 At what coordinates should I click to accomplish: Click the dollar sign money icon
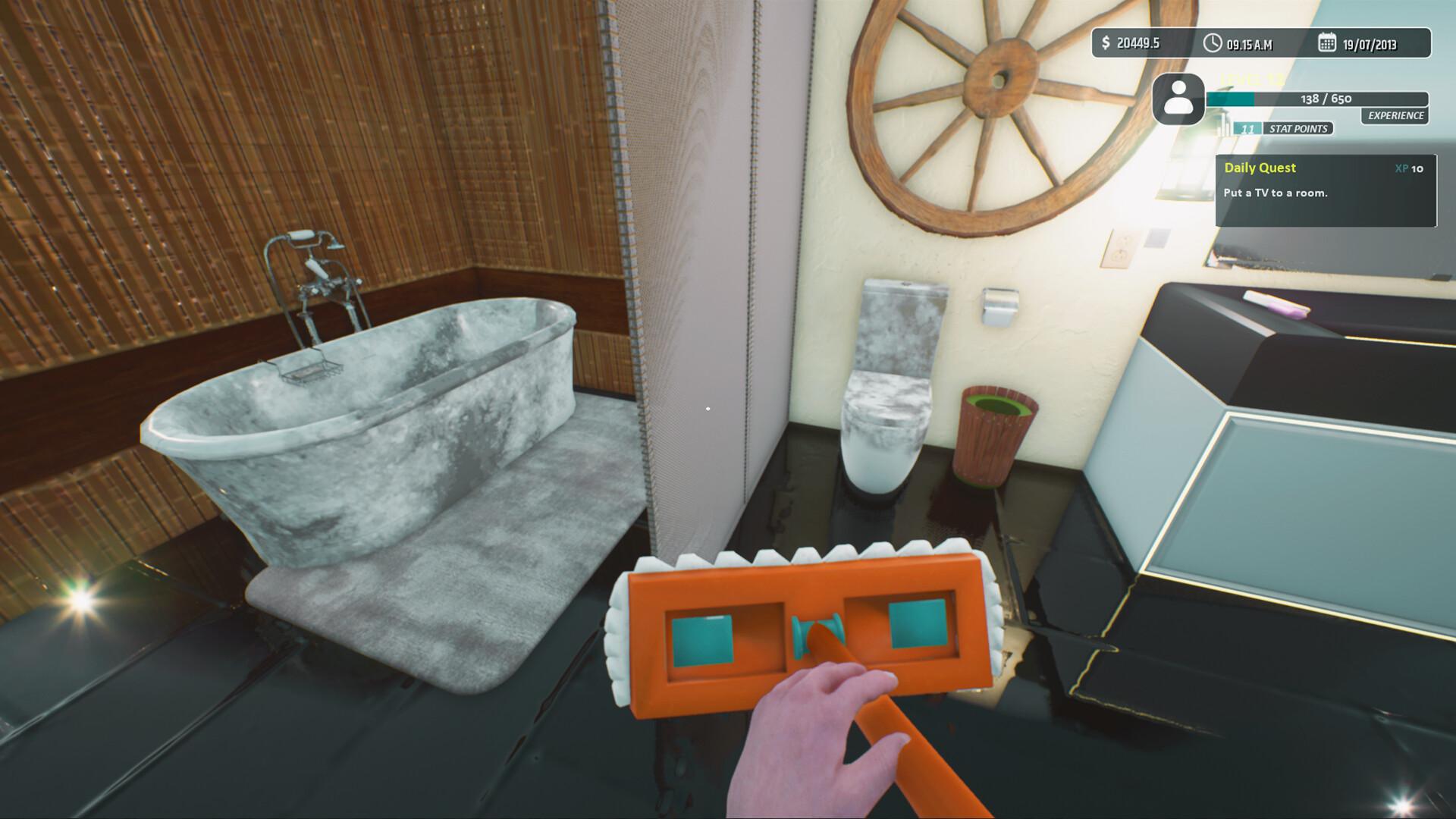[1105, 43]
